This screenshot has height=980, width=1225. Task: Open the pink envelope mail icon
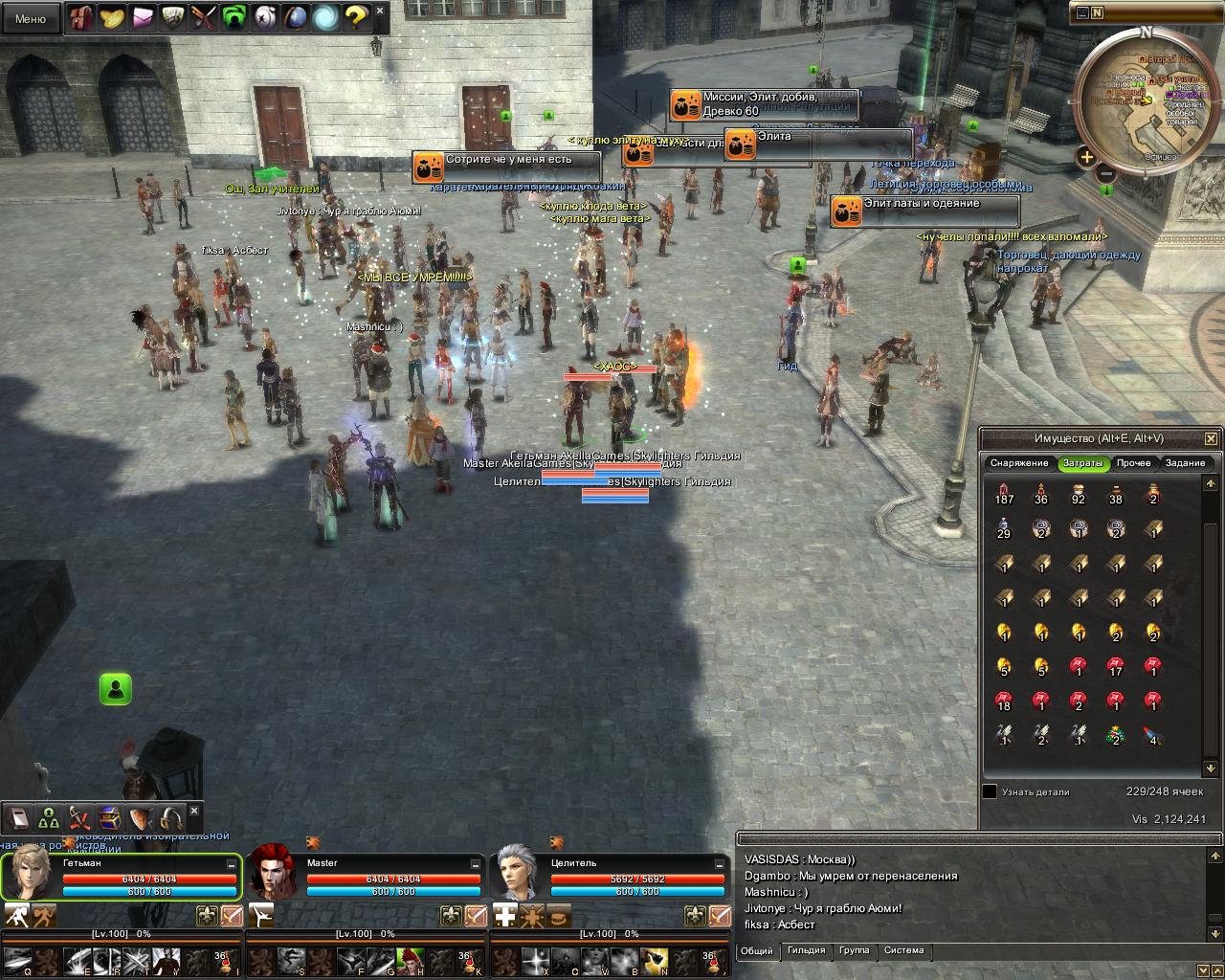coord(143,16)
